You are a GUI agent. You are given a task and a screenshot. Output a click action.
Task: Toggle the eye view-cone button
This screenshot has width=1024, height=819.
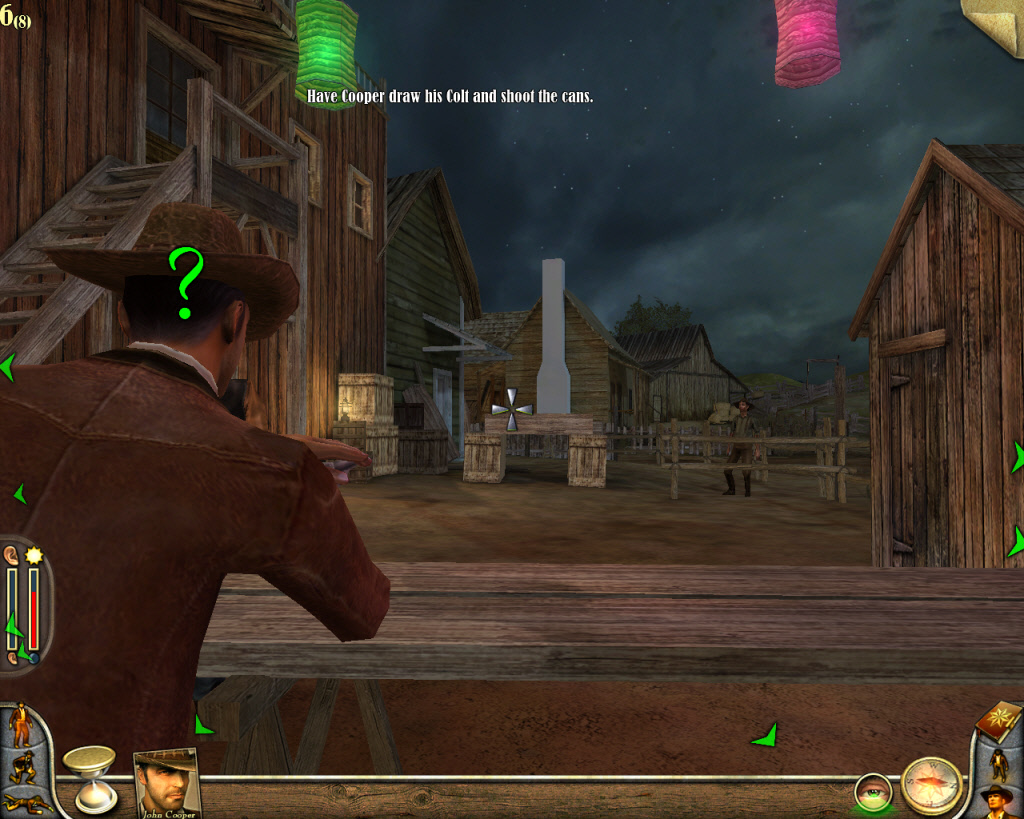[x=872, y=793]
